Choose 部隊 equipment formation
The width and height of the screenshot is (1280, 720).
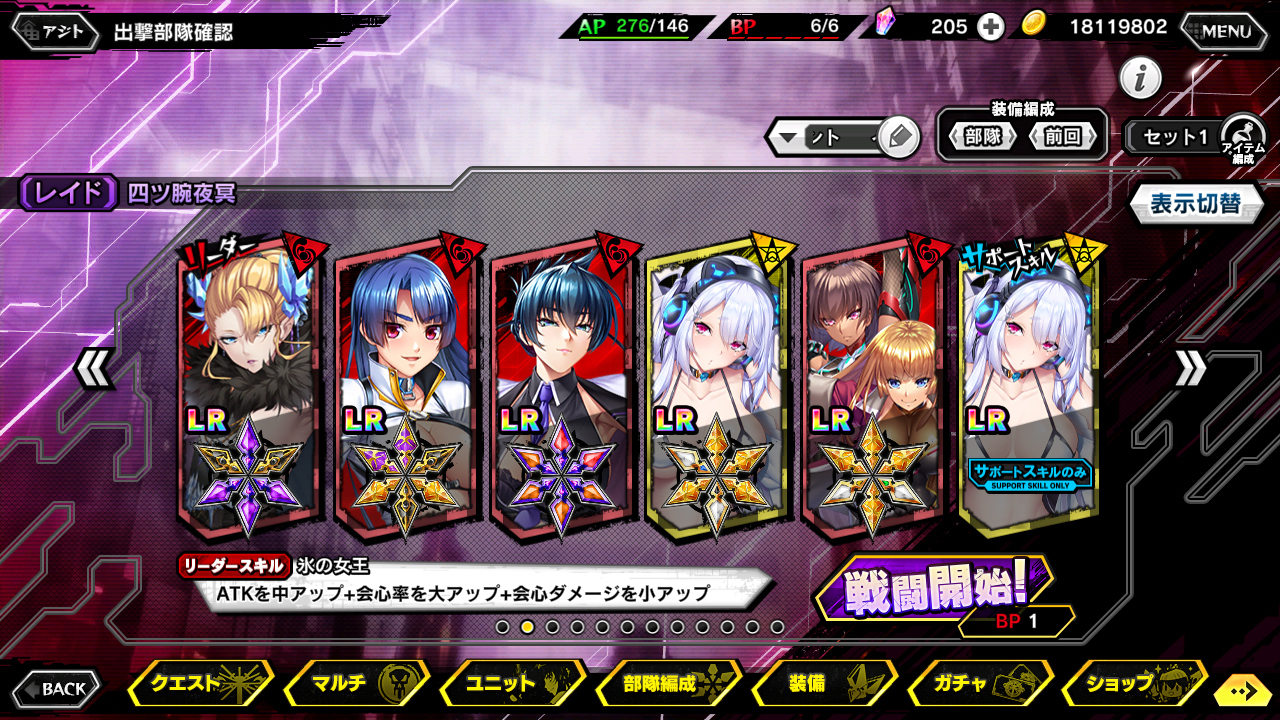coord(982,137)
